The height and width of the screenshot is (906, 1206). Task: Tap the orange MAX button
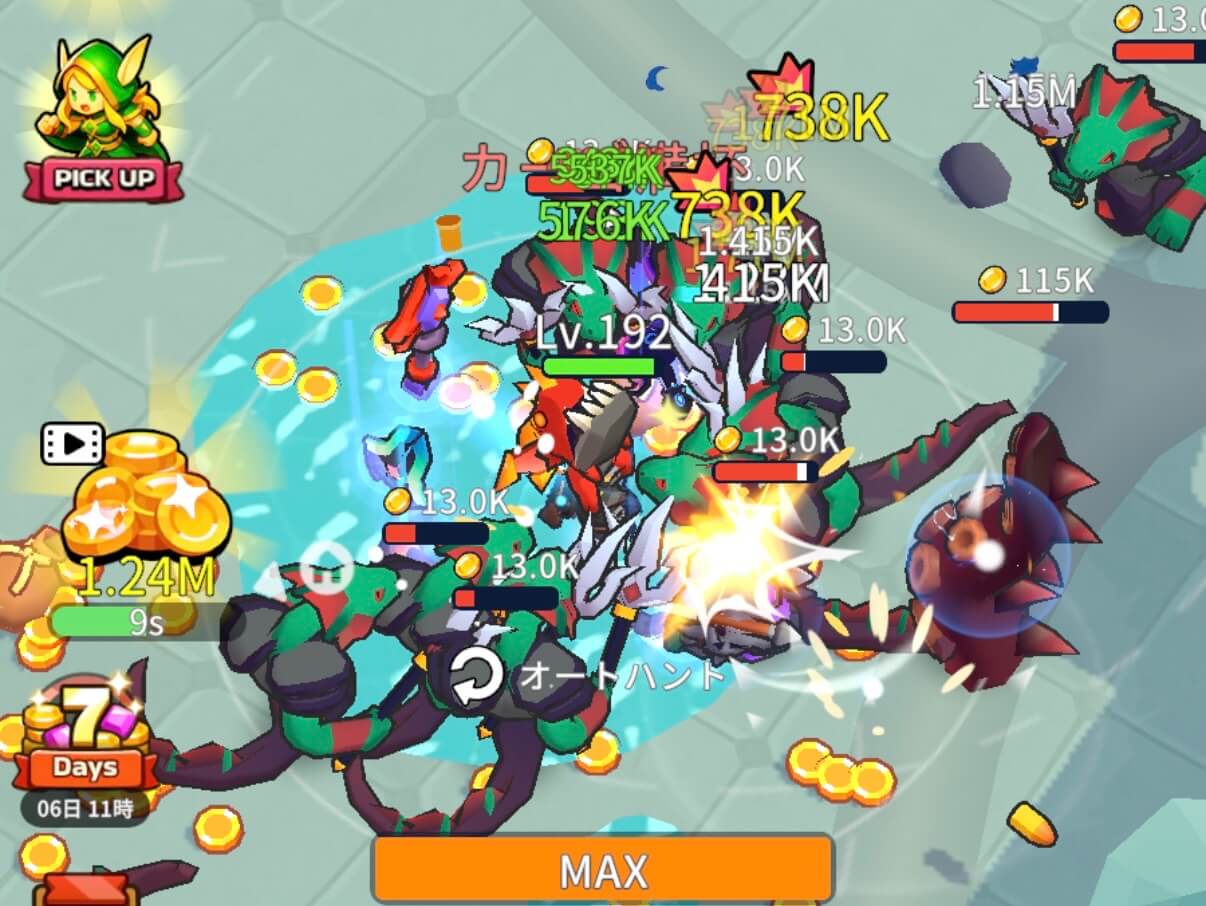point(603,869)
